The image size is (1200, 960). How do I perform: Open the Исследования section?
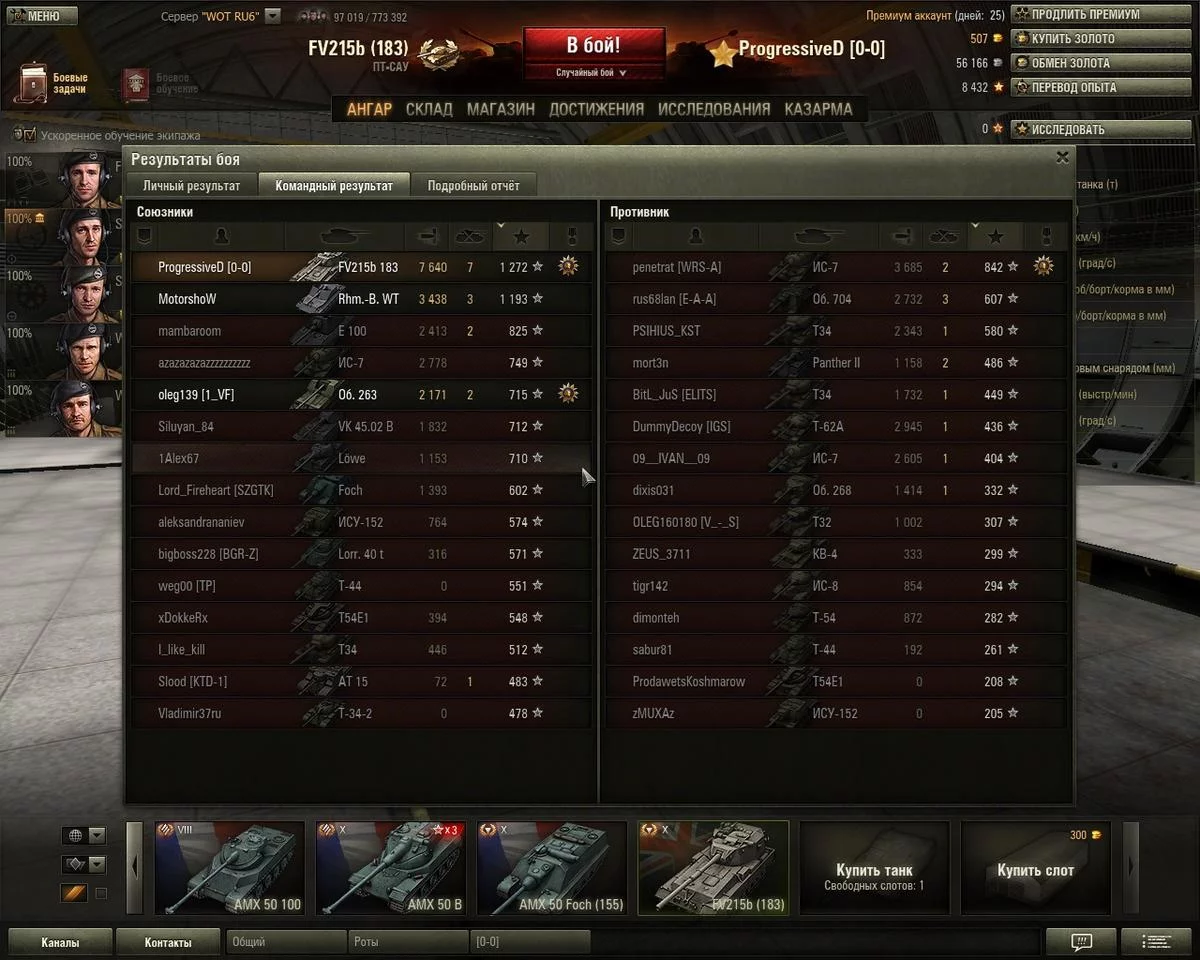(x=714, y=109)
